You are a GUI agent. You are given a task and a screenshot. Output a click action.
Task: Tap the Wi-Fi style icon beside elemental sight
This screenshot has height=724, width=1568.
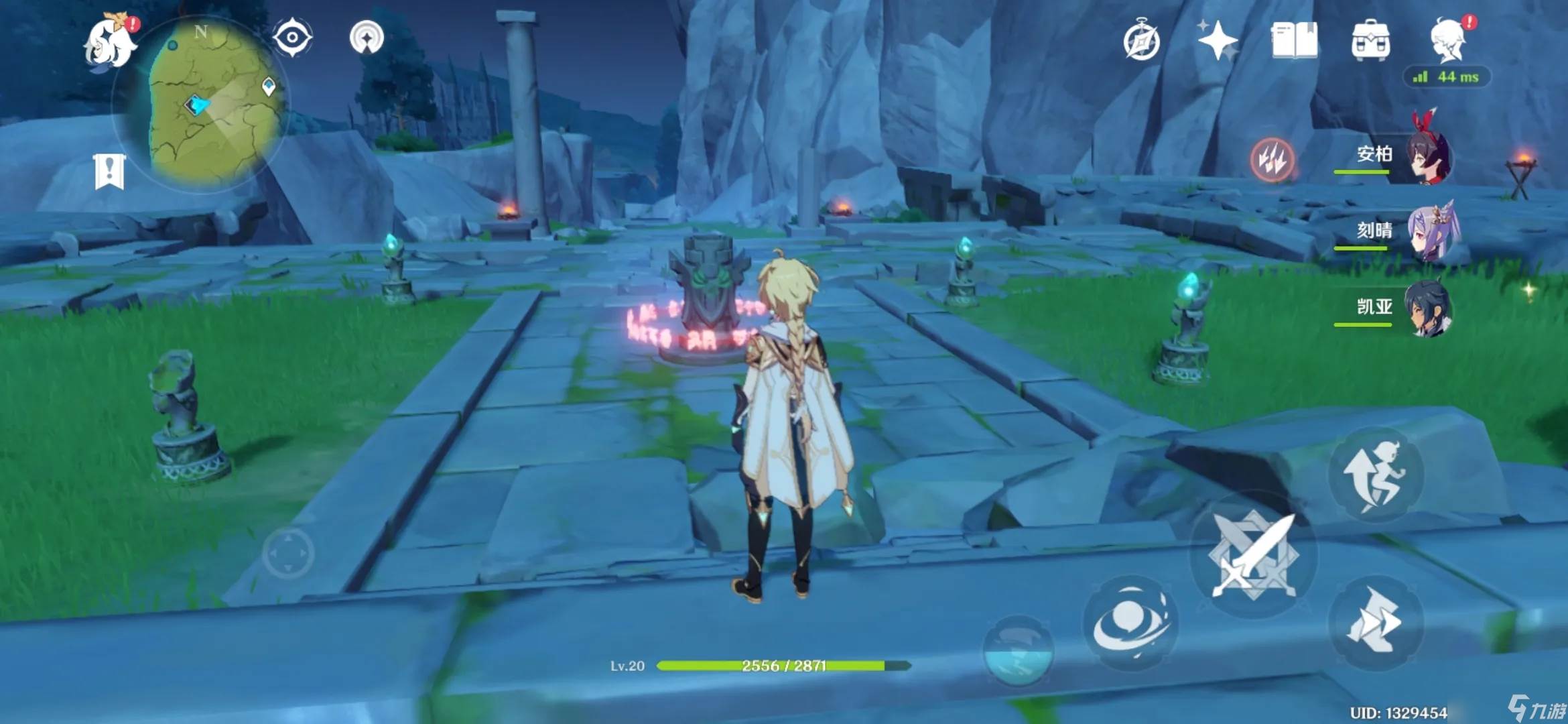coord(367,38)
